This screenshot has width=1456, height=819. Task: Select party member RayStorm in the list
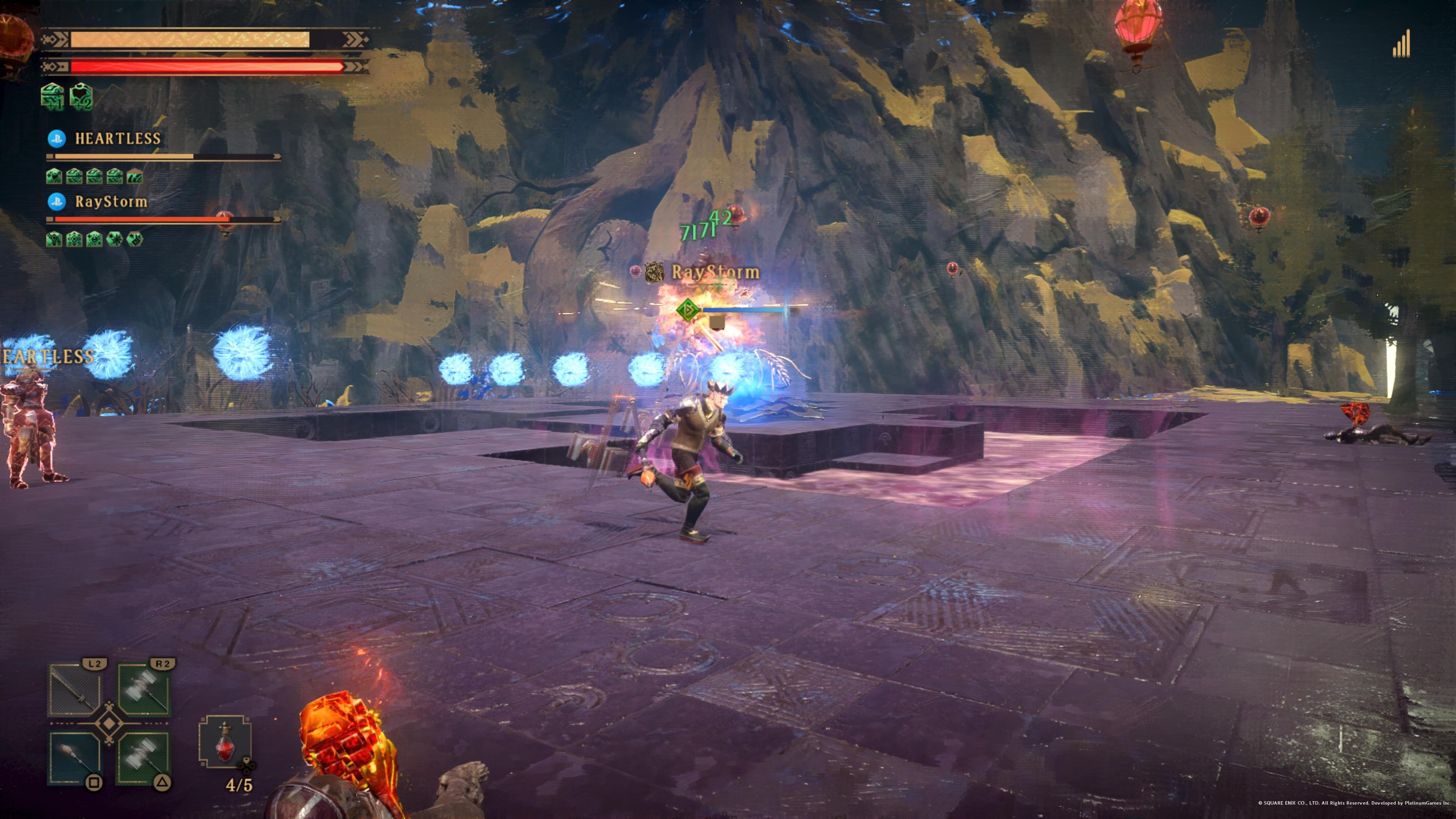pos(111,202)
